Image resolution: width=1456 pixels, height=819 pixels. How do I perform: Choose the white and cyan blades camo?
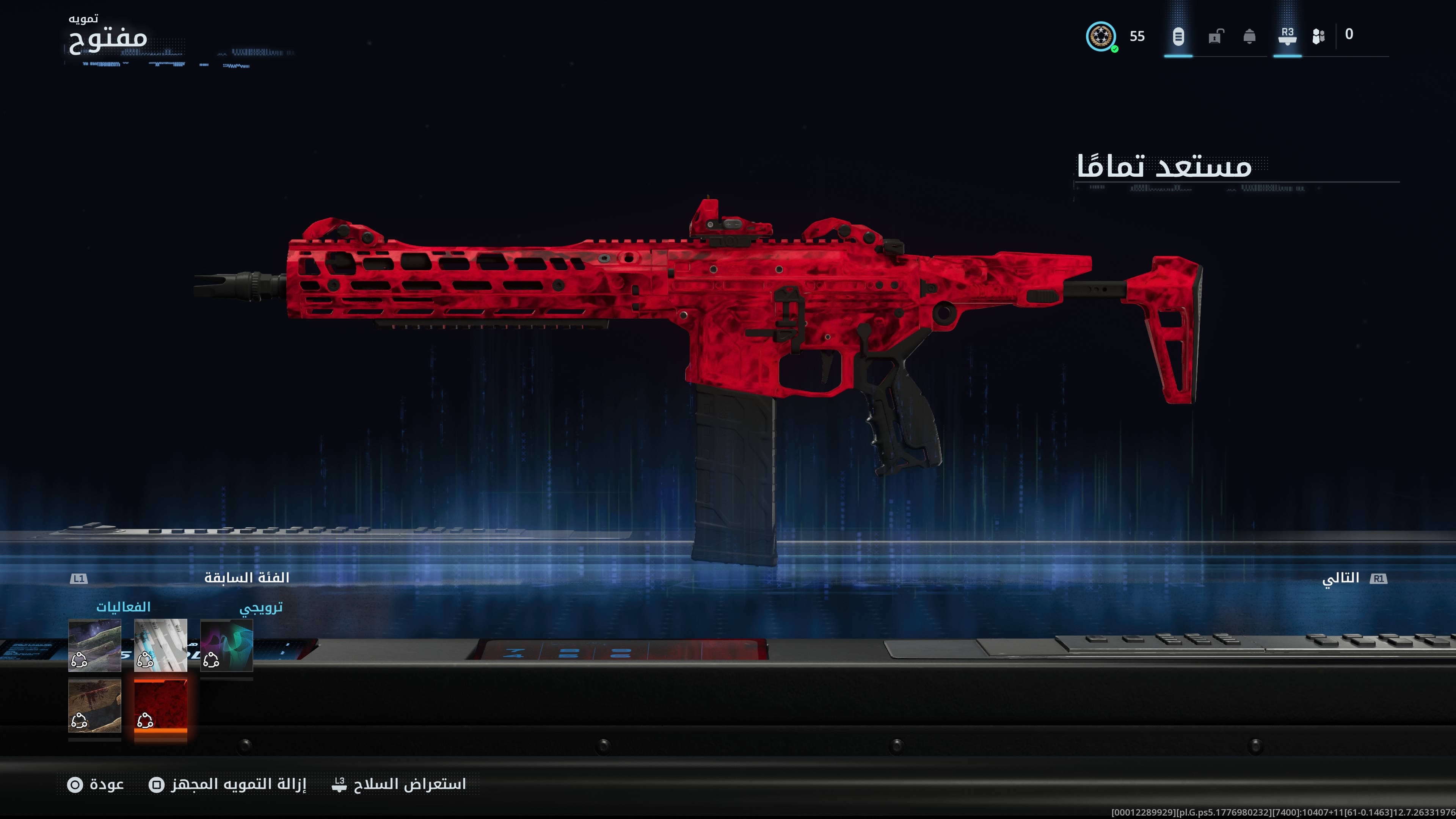[160, 645]
